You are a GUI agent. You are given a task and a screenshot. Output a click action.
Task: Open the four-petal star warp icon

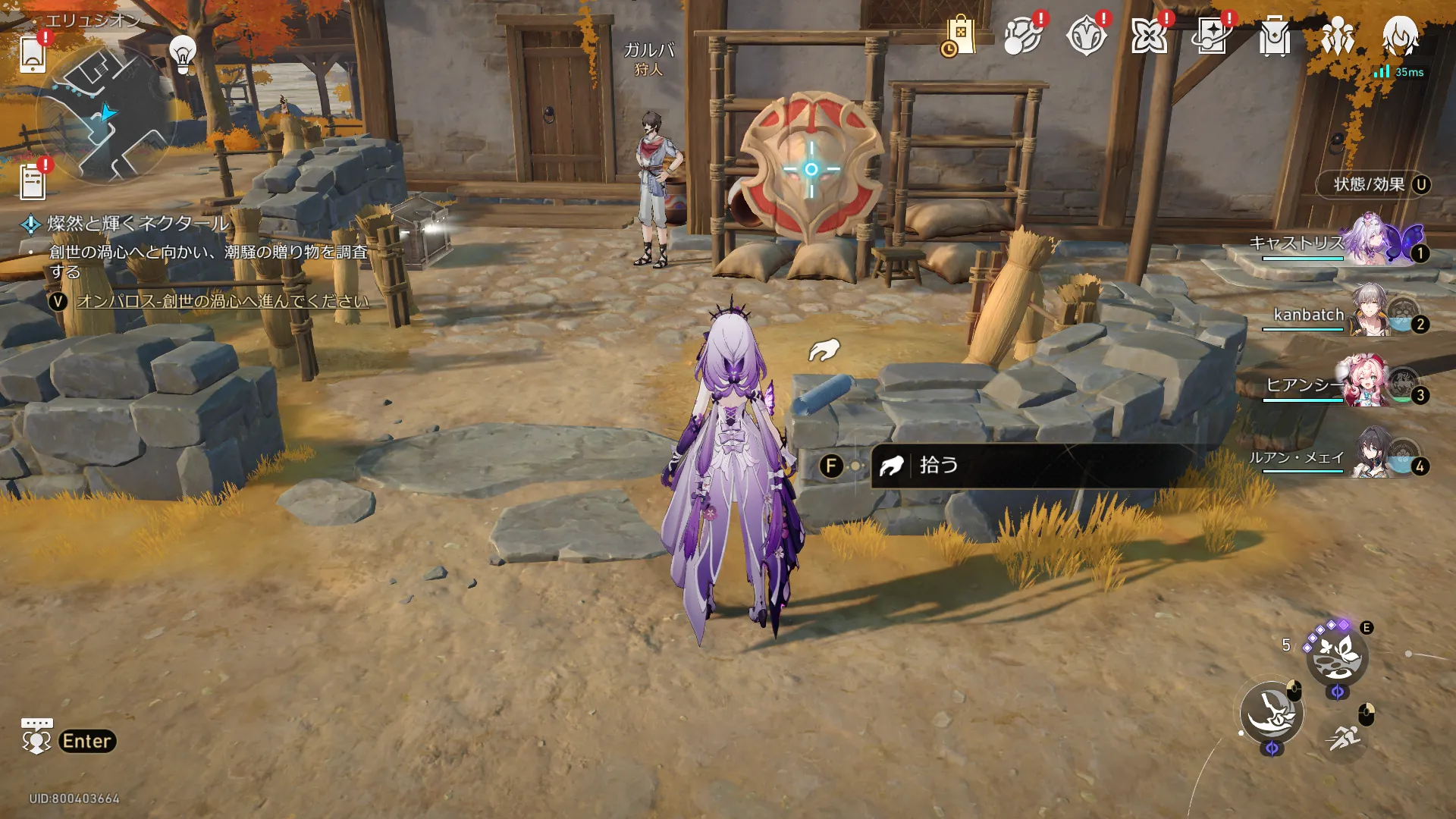click(x=1148, y=36)
